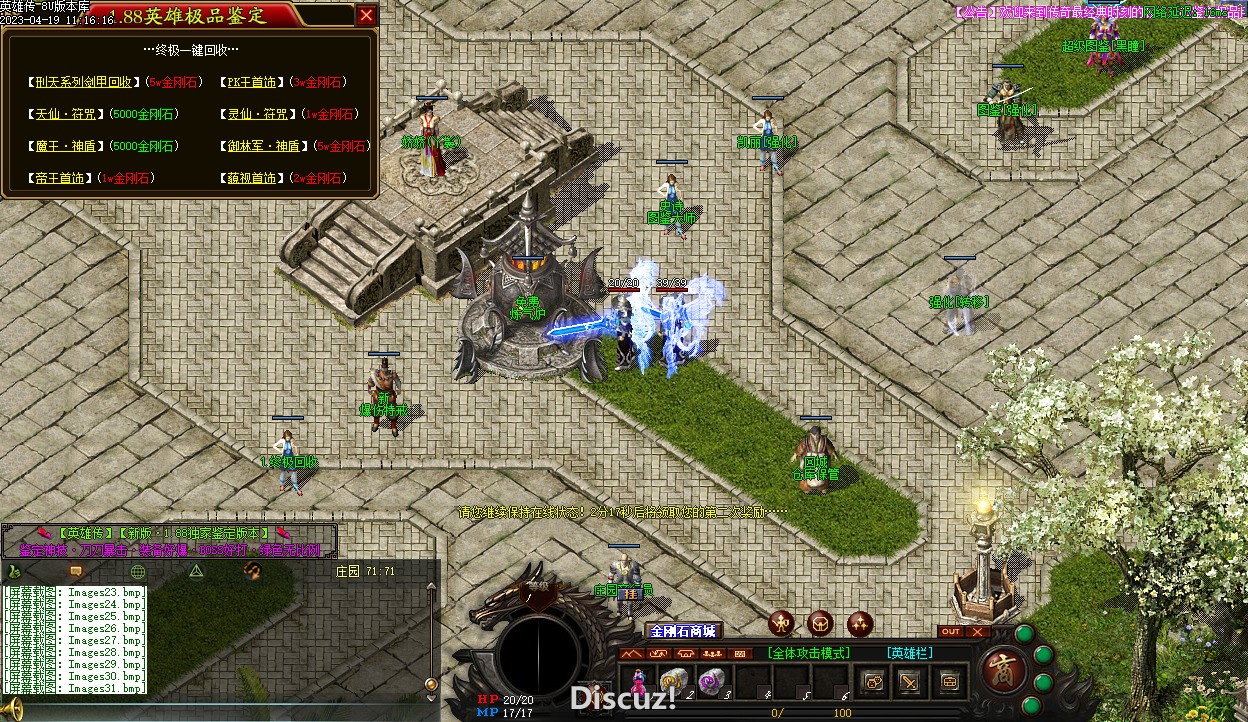
Task: Choose the 魔王·神盾 recycle link
Action: 67,146
